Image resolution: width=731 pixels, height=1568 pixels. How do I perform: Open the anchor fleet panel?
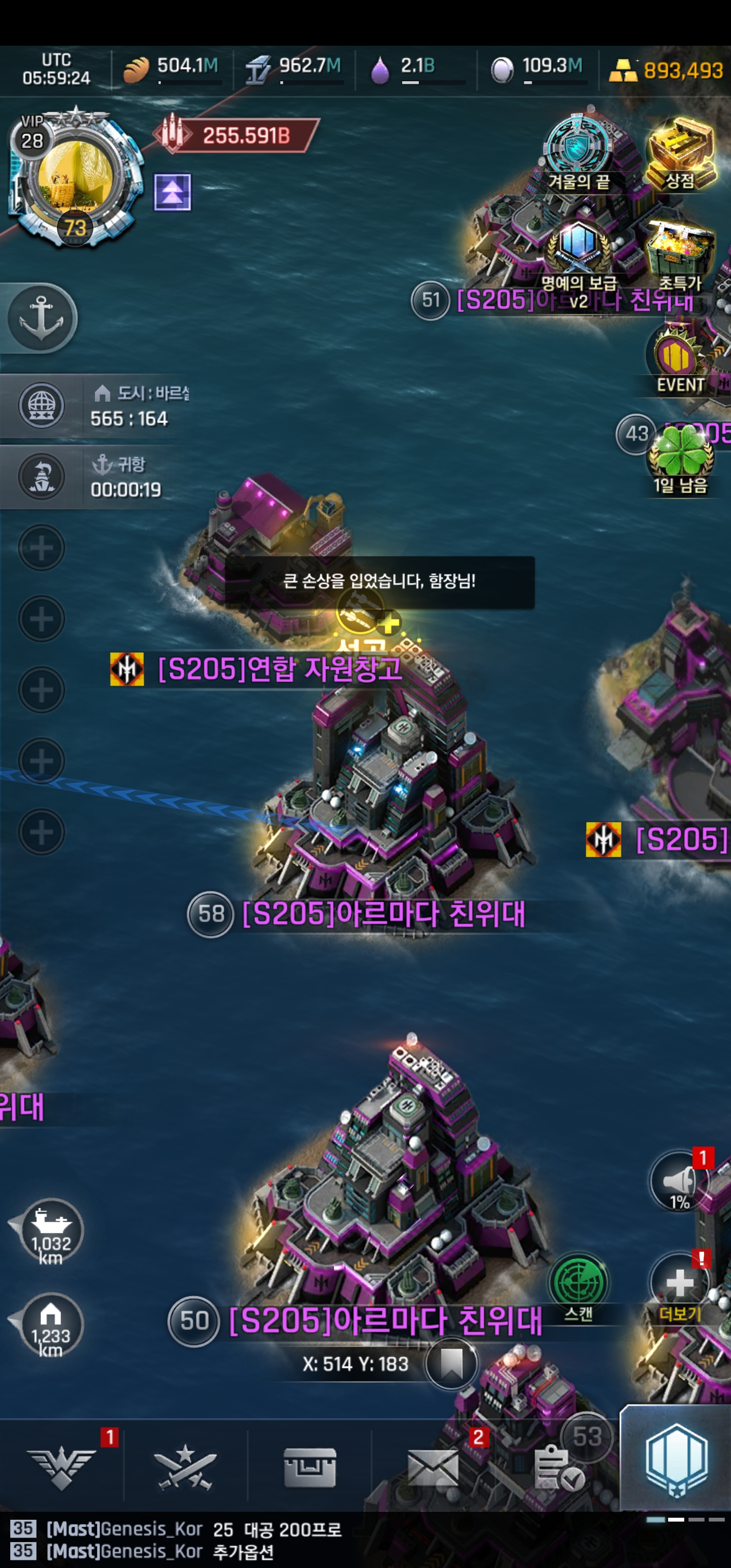point(42,318)
